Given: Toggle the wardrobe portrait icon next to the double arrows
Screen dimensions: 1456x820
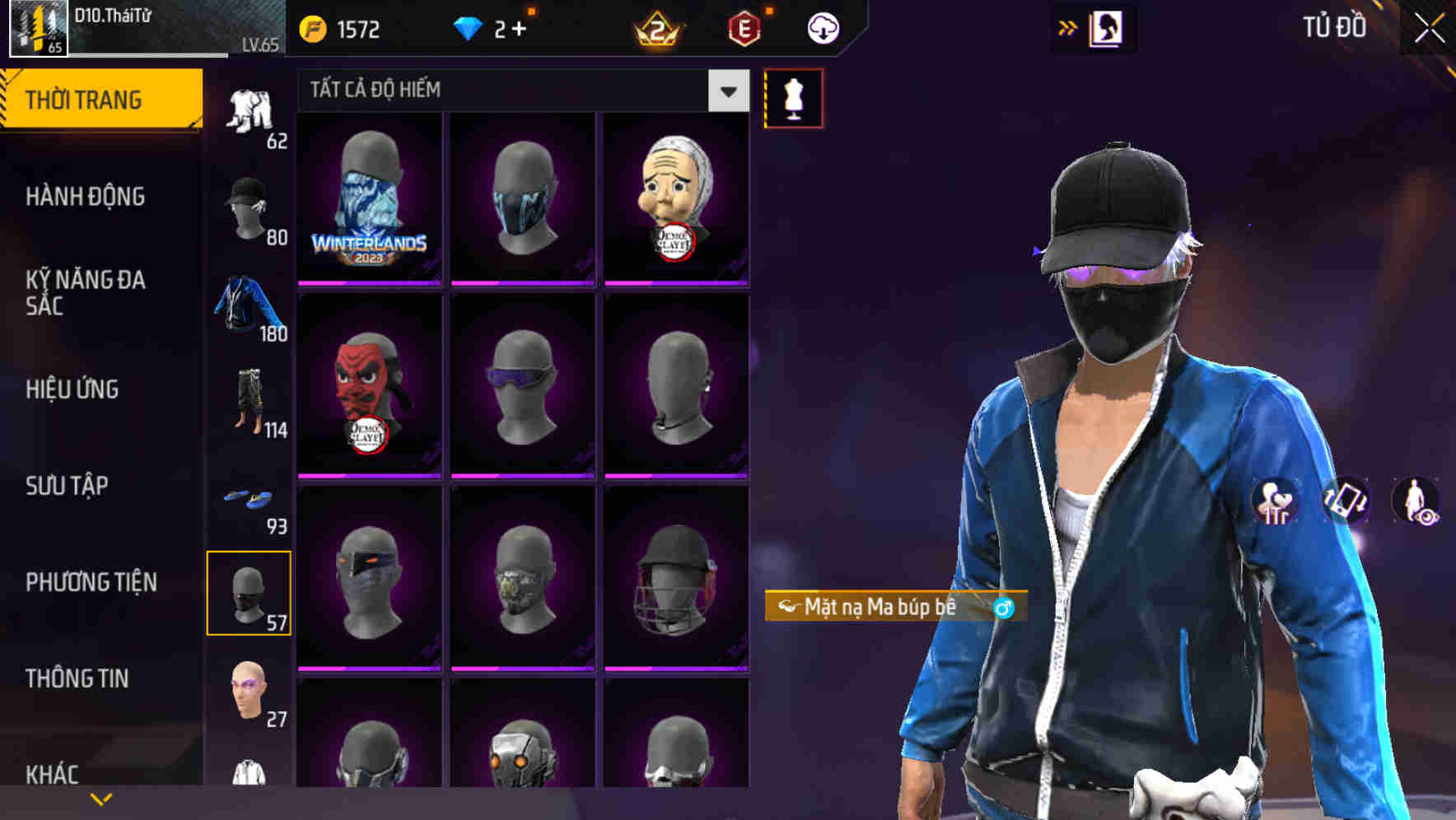Looking at the screenshot, I should point(1107,27).
